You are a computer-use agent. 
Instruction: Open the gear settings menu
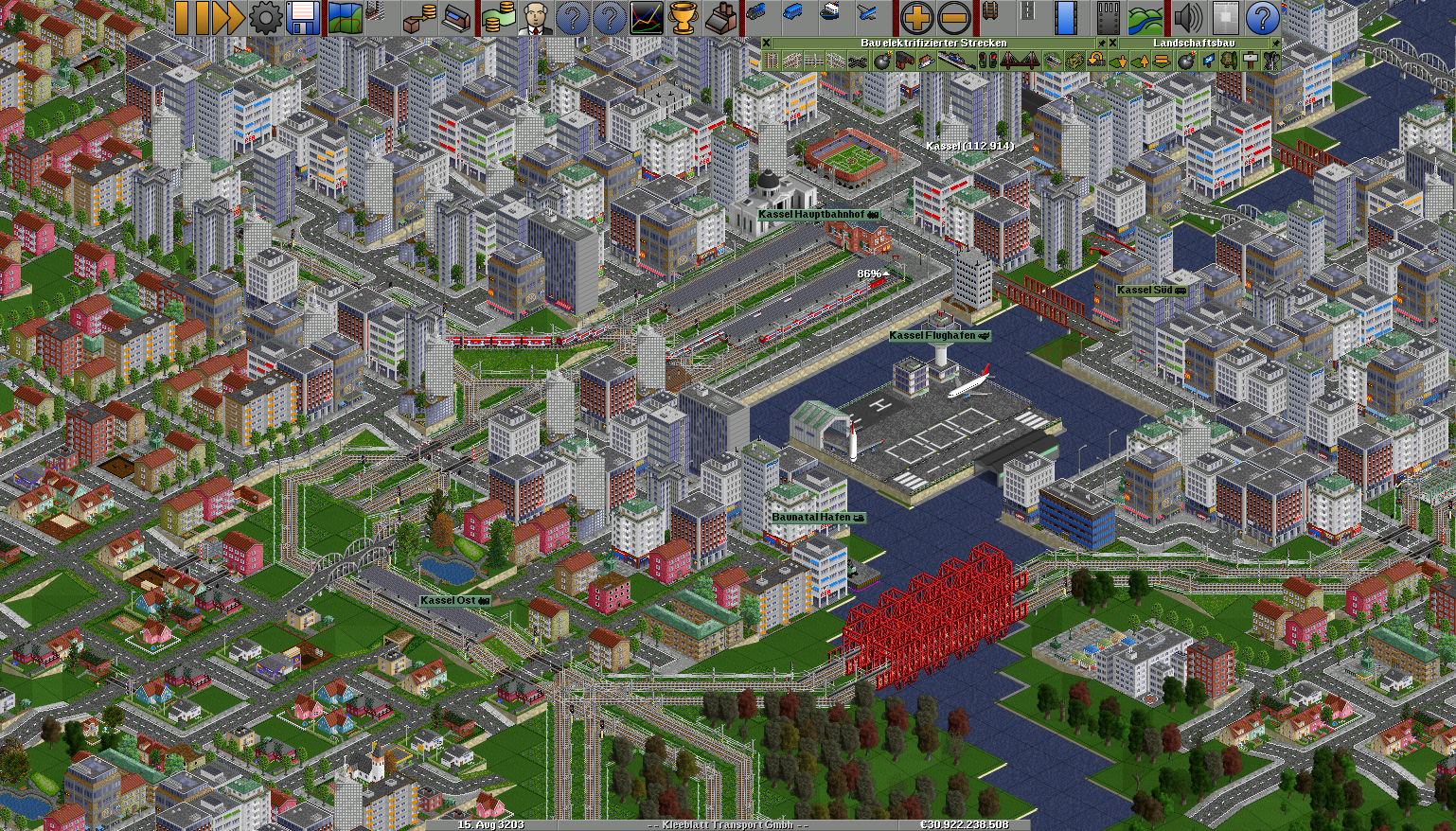point(264,18)
